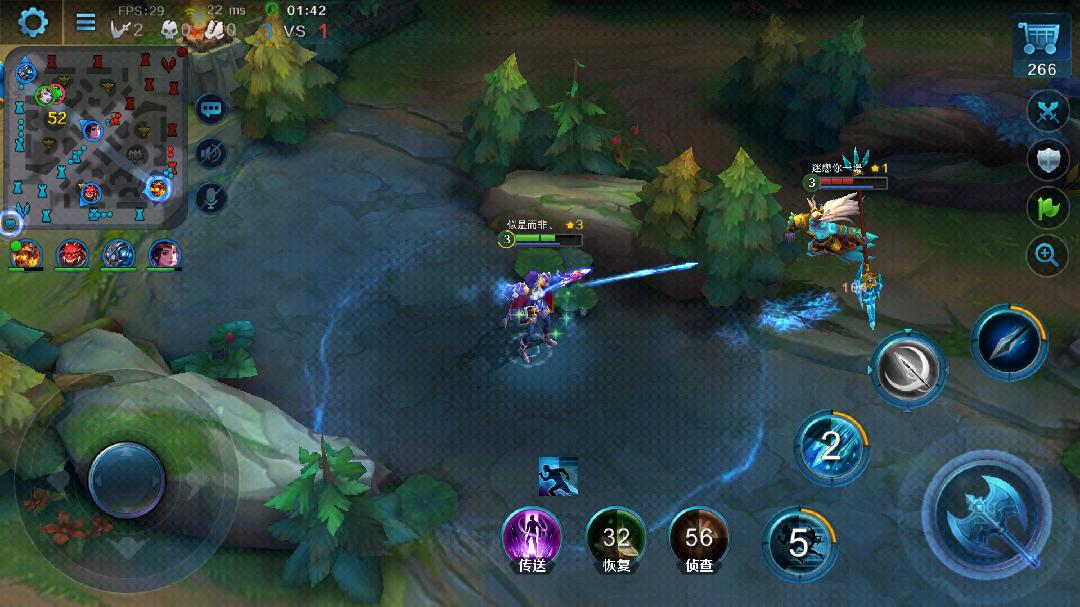Screen dimensions: 1080x607
Task: Click the battlefield minimap
Action: [x=98, y=138]
